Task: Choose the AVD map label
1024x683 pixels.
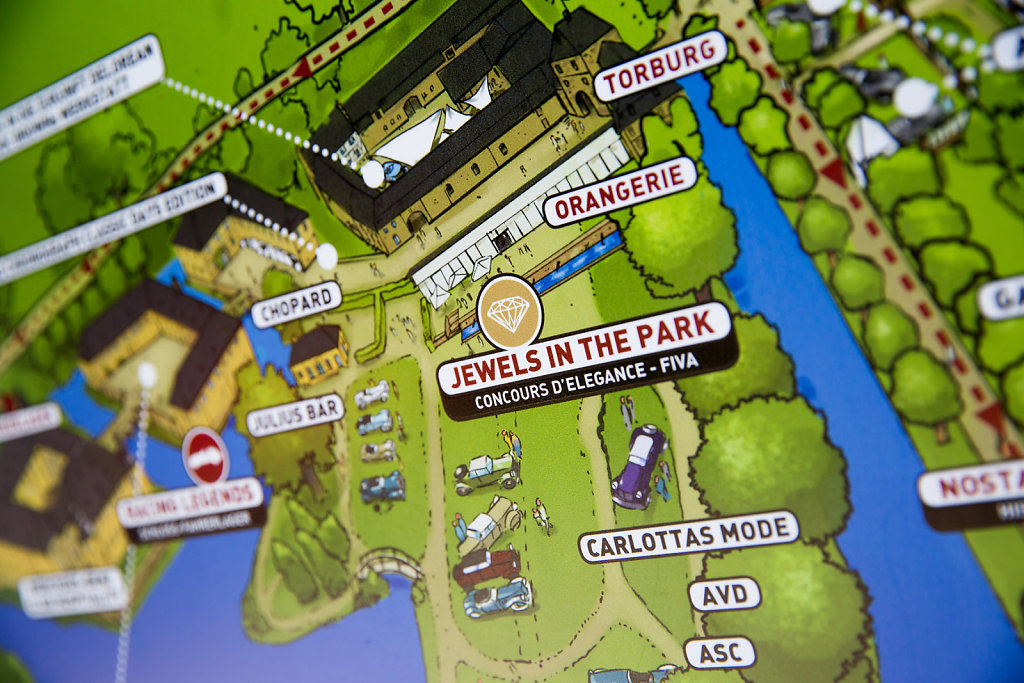Action: [724, 594]
